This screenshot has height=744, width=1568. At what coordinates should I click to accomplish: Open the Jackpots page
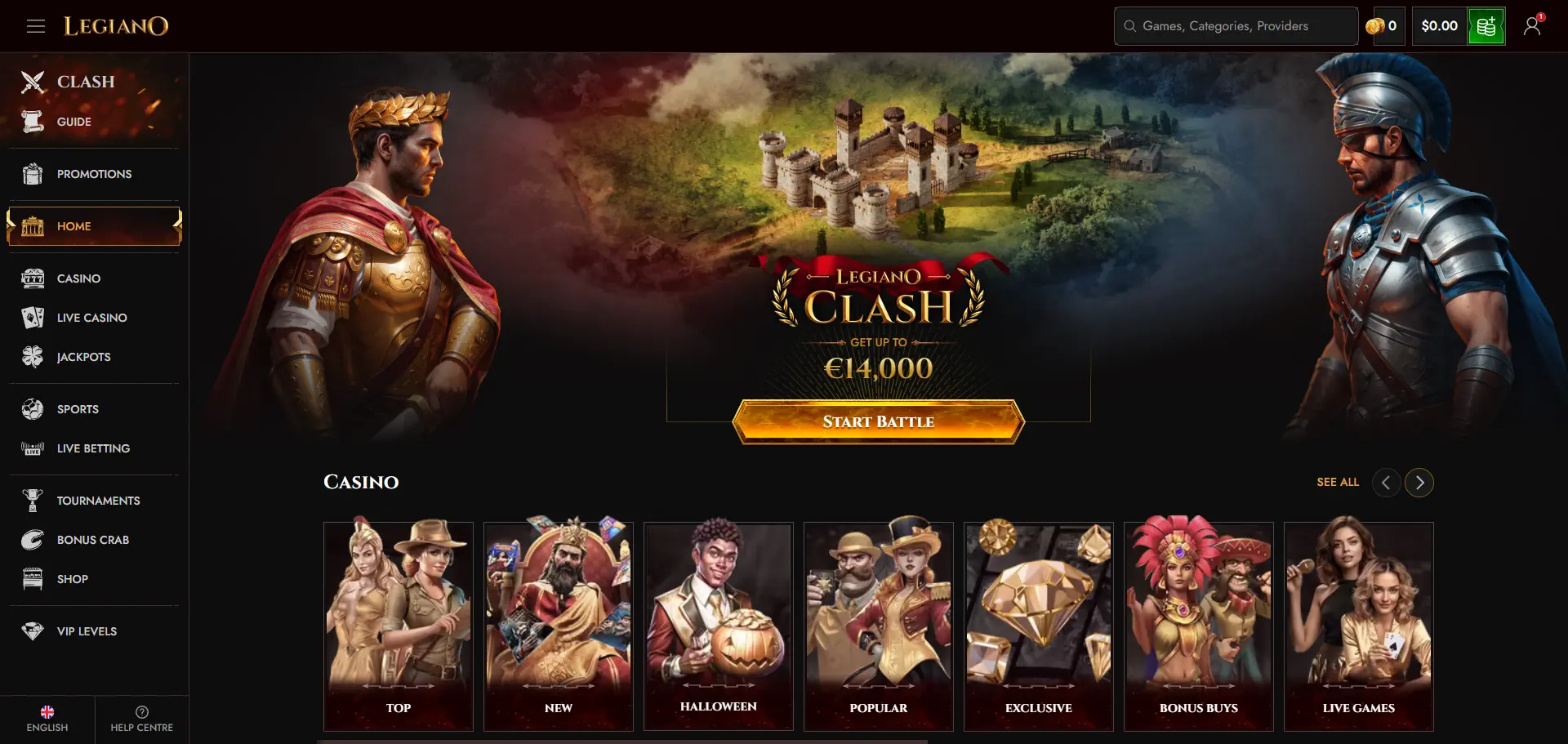(x=83, y=357)
